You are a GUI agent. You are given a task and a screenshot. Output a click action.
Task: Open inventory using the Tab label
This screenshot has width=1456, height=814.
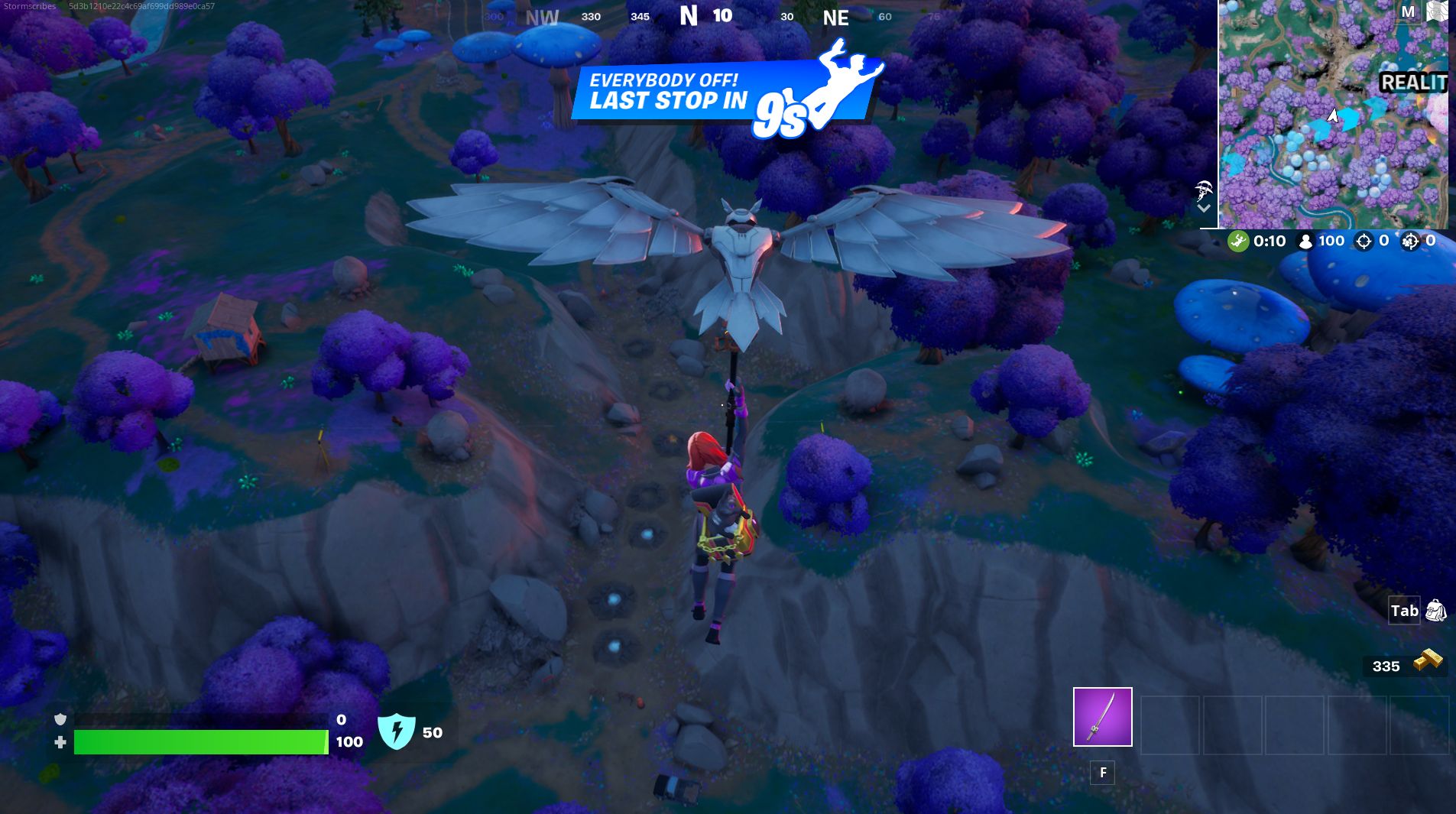(1404, 611)
